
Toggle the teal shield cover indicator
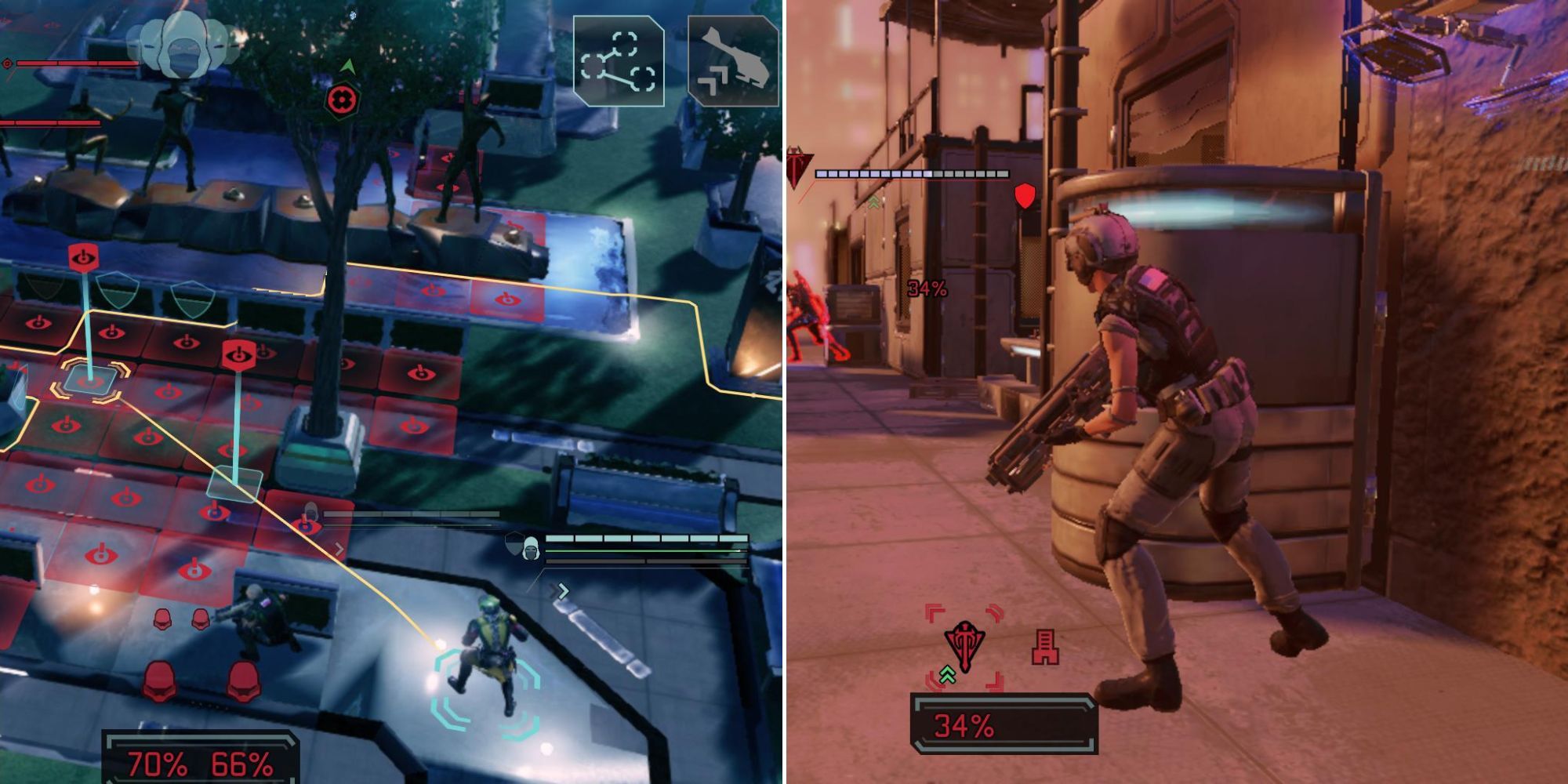(118, 292)
